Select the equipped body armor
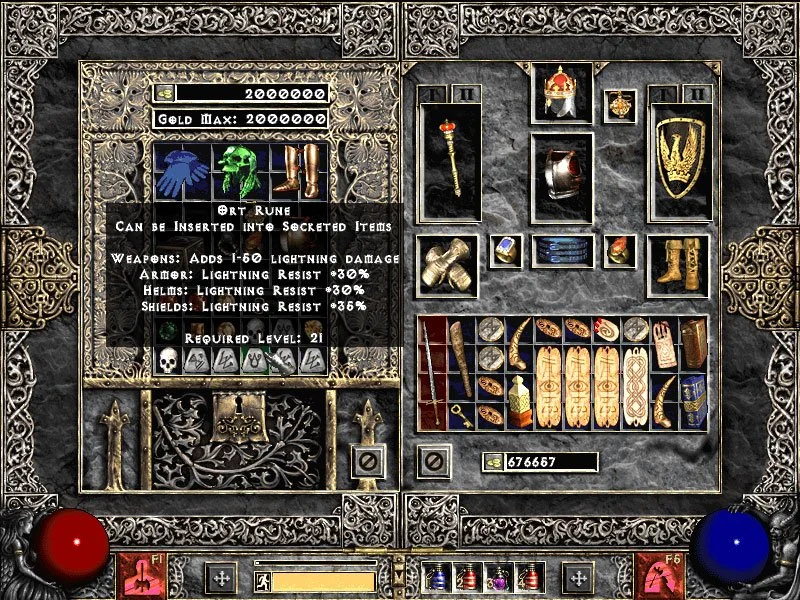Image resolution: width=800 pixels, height=600 pixels. point(563,177)
